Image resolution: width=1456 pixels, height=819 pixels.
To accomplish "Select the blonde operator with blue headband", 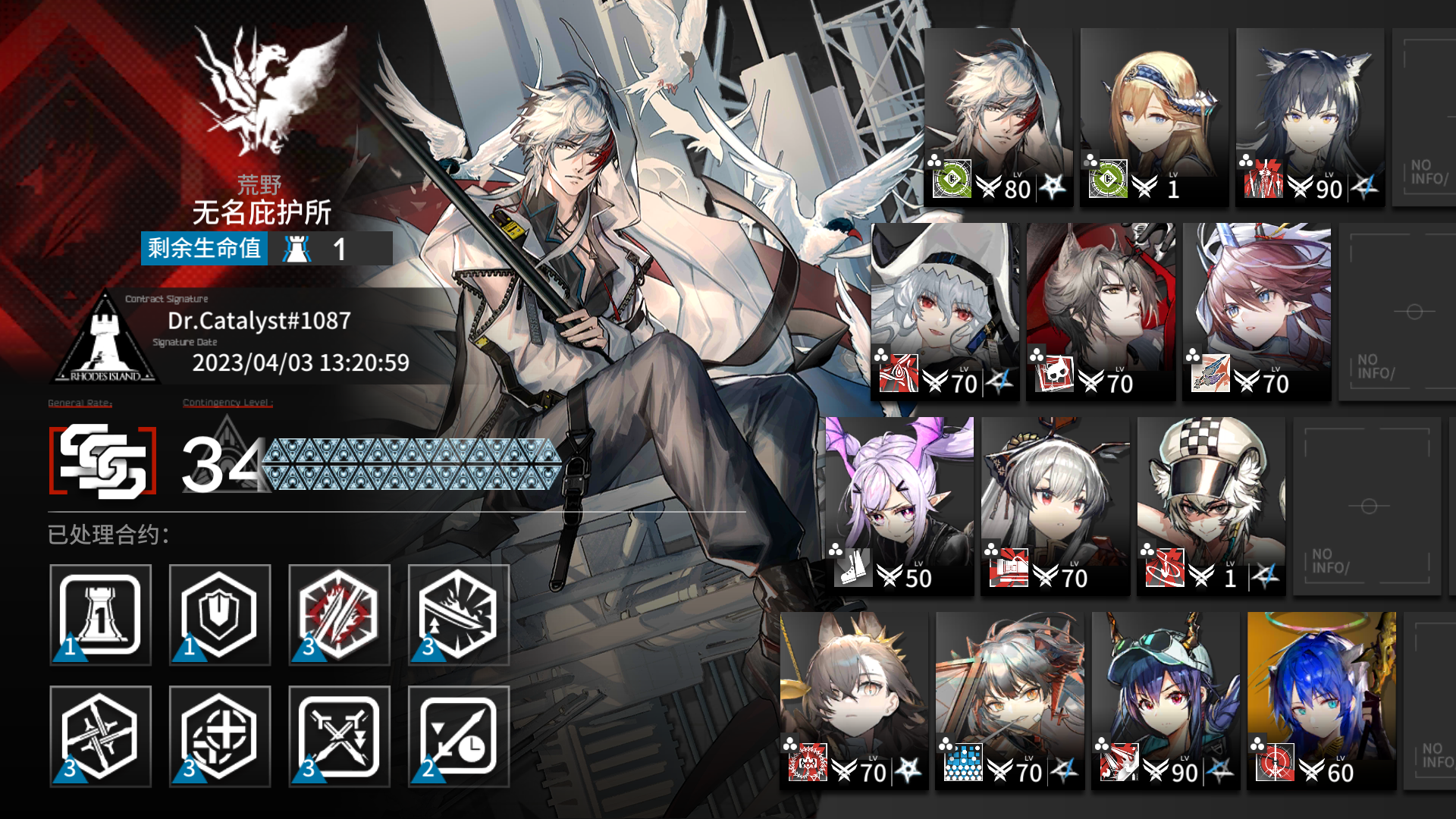I will (1154, 118).
